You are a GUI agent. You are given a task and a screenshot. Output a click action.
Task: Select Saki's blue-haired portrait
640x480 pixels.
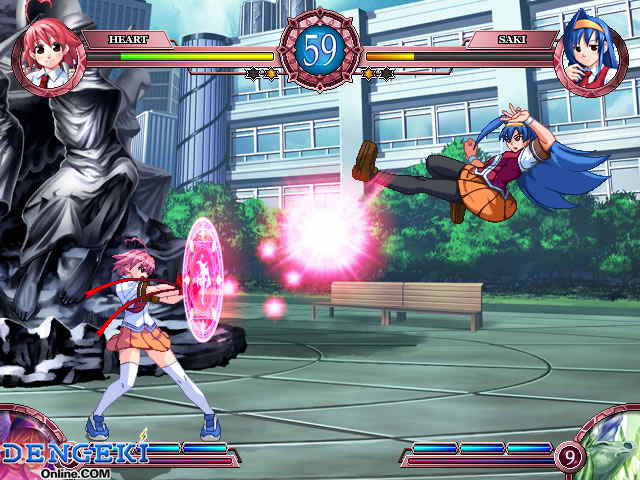pyautogui.click(x=590, y=52)
